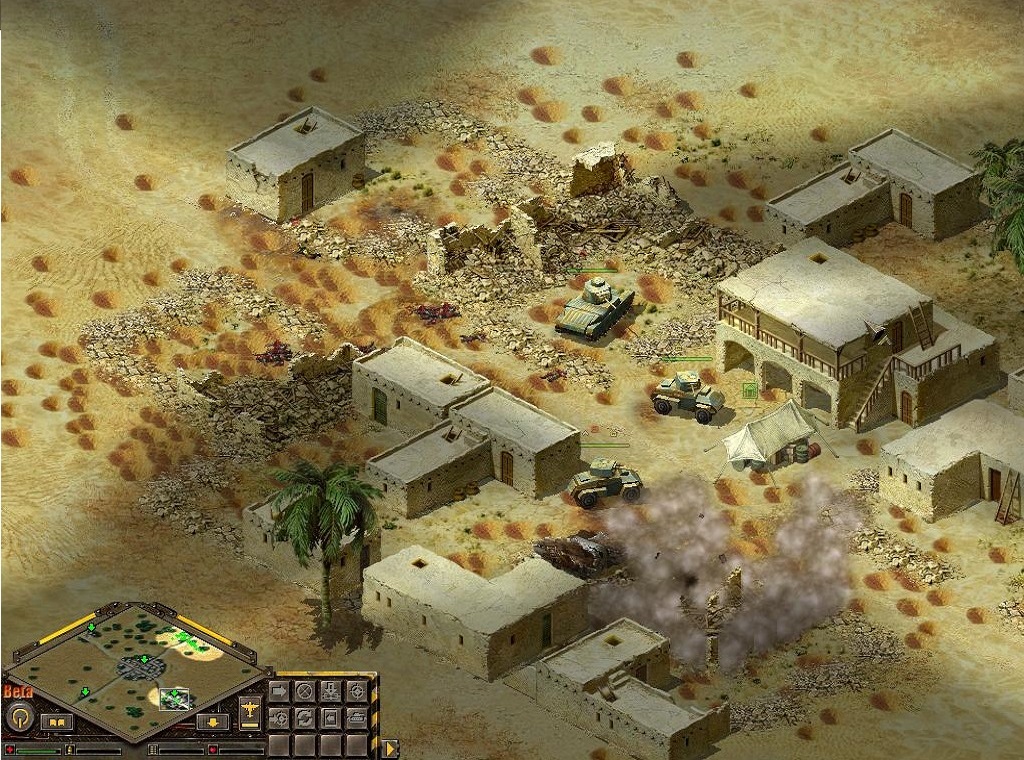1024x760 pixels.
Task: Select the move arrow command
Action: point(279,691)
